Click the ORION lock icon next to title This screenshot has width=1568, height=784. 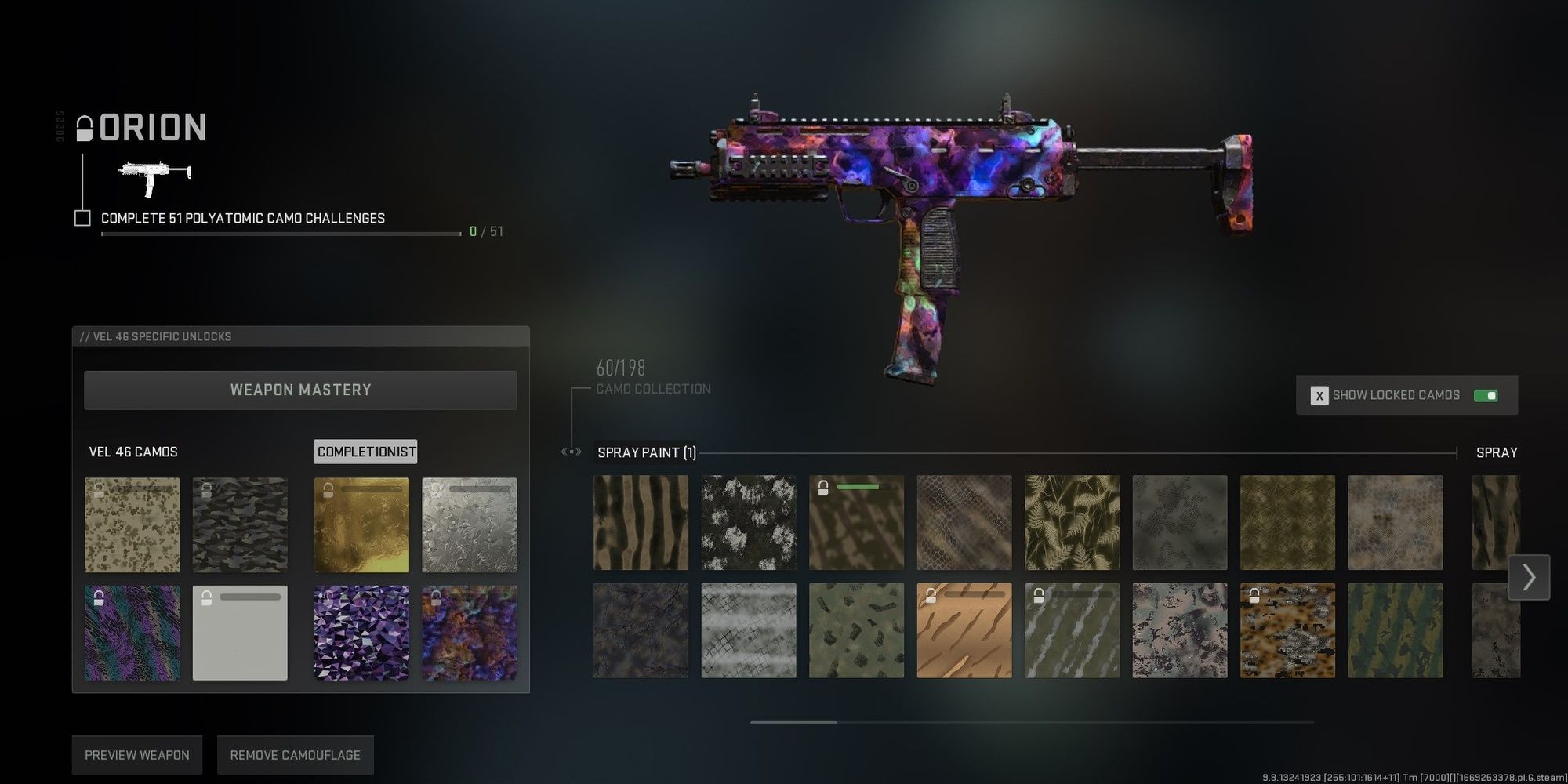pyautogui.click(x=85, y=127)
